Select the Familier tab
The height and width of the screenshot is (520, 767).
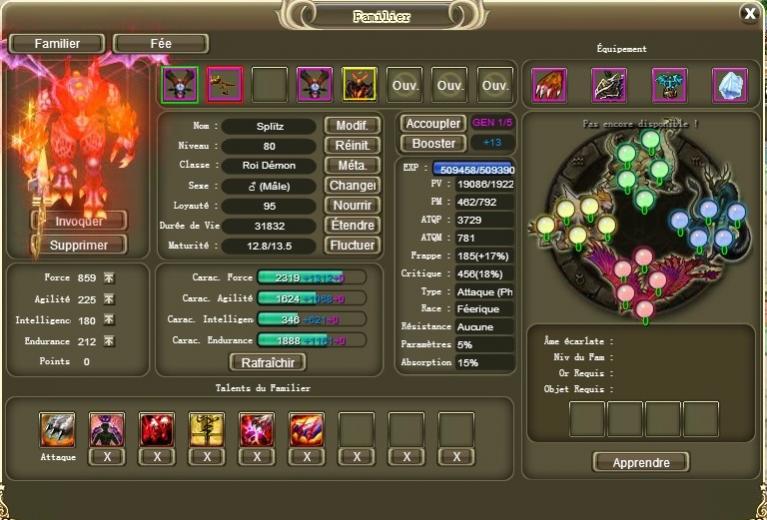click(x=57, y=44)
